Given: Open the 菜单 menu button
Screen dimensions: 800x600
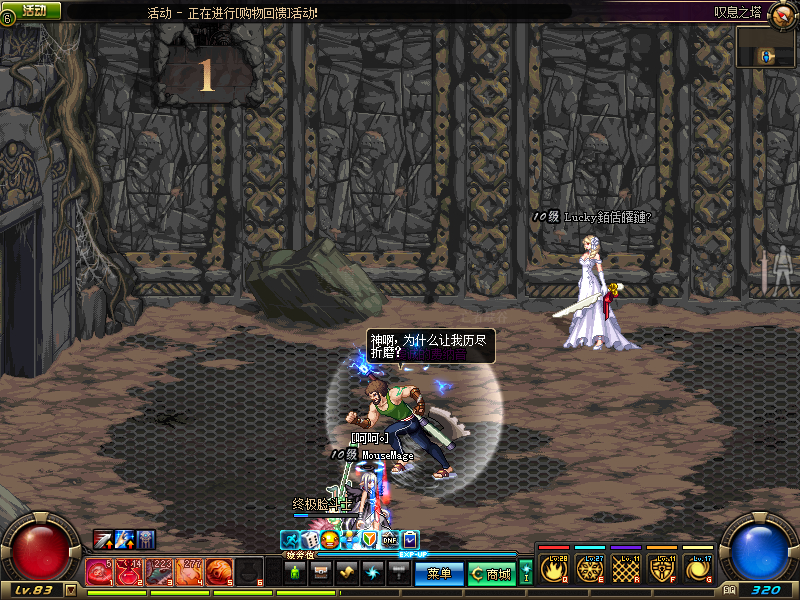Looking at the screenshot, I should coord(439,574).
